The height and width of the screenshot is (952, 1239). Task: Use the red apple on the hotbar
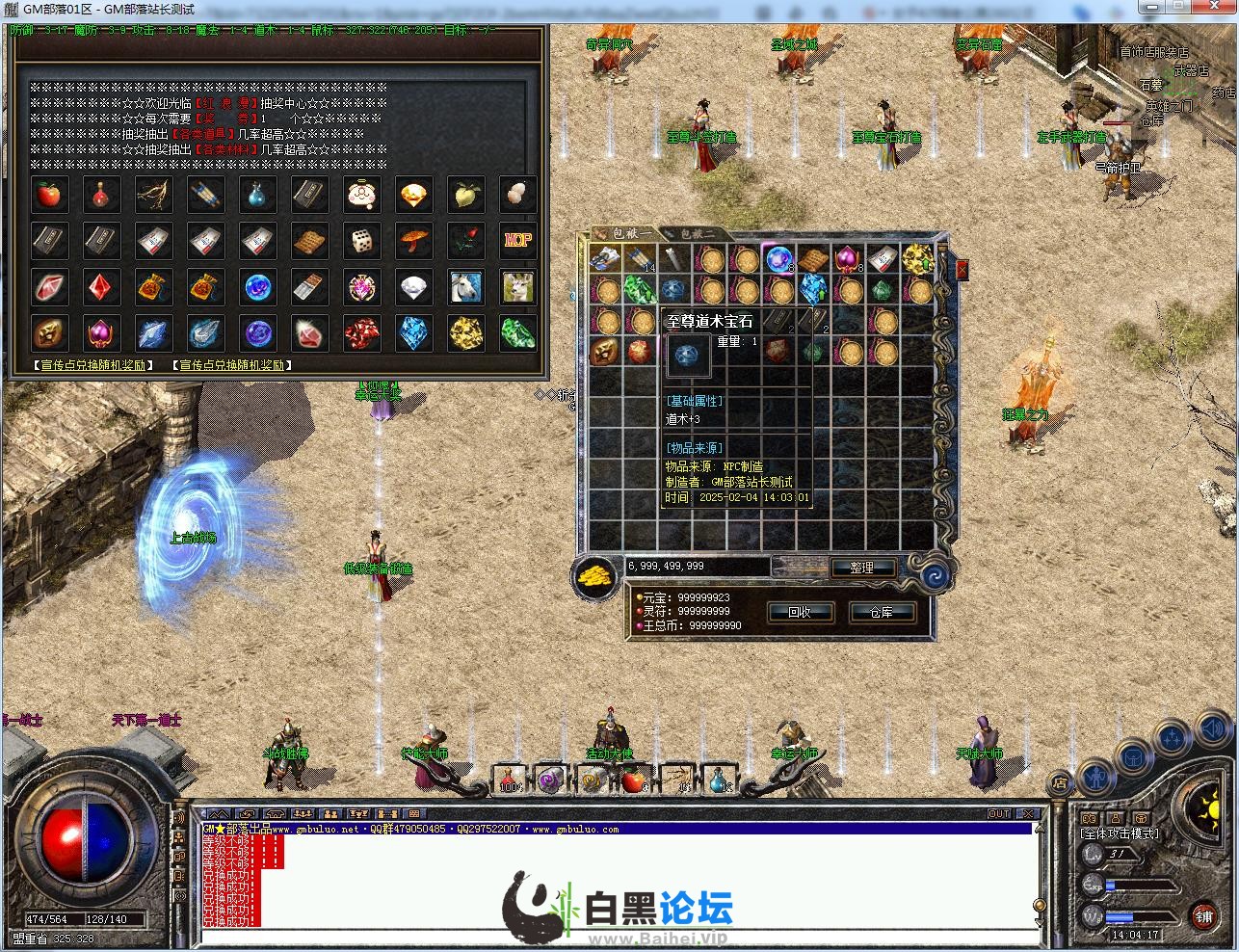click(x=632, y=780)
